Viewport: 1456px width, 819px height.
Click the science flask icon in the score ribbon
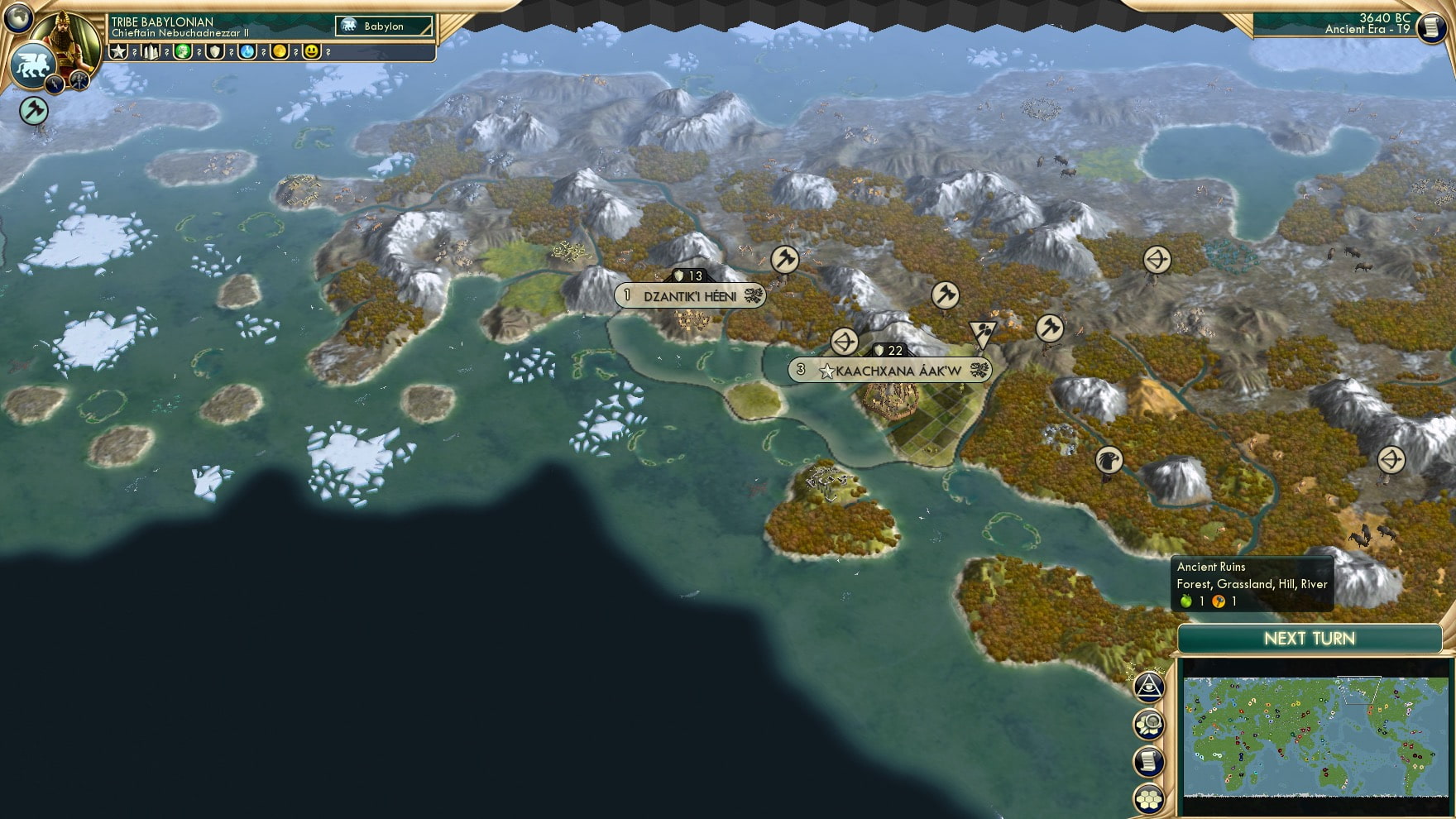248,51
